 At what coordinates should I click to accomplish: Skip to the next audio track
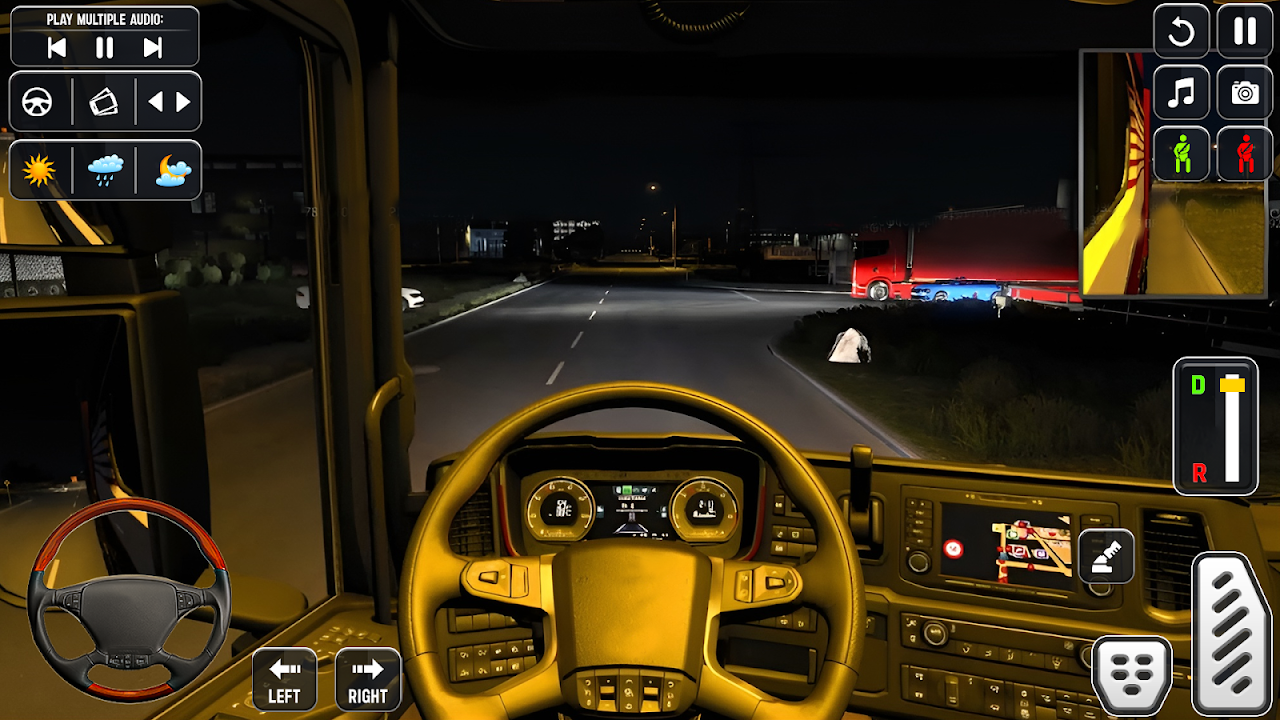pos(152,48)
